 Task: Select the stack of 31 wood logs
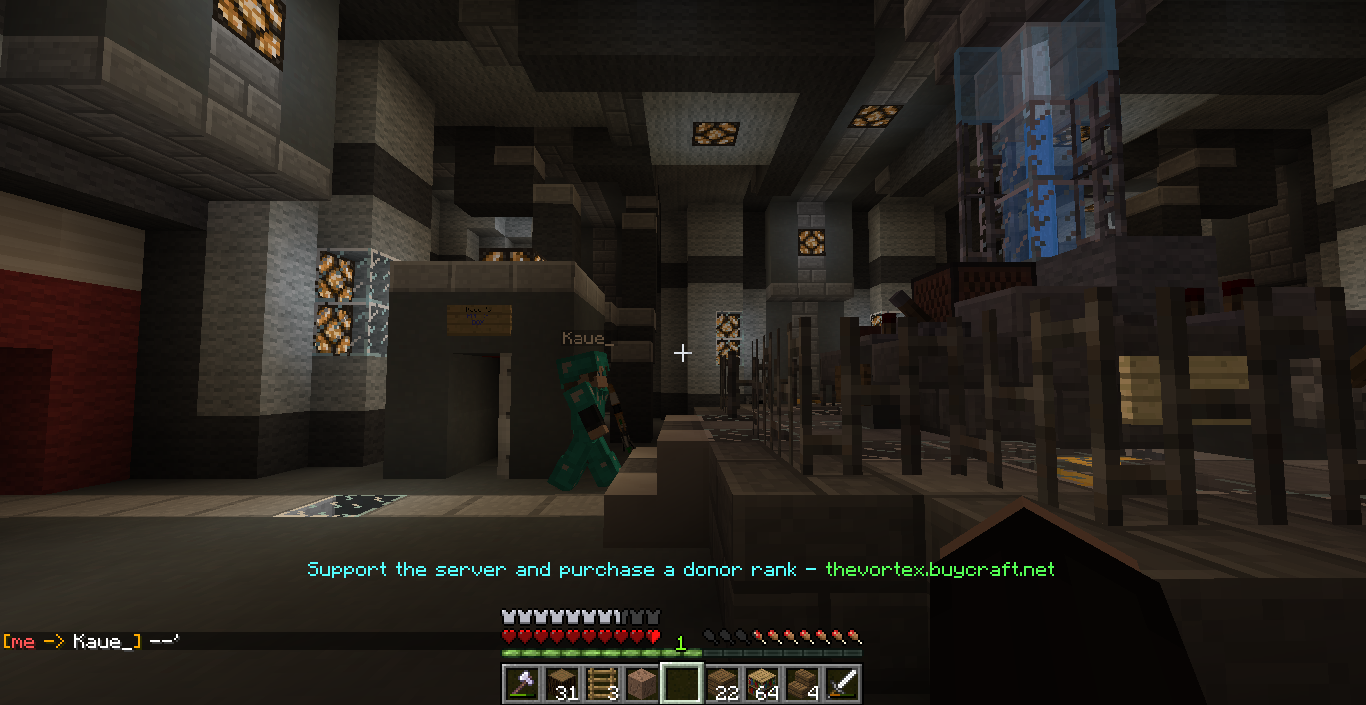pyautogui.click(x=561, y=684)
